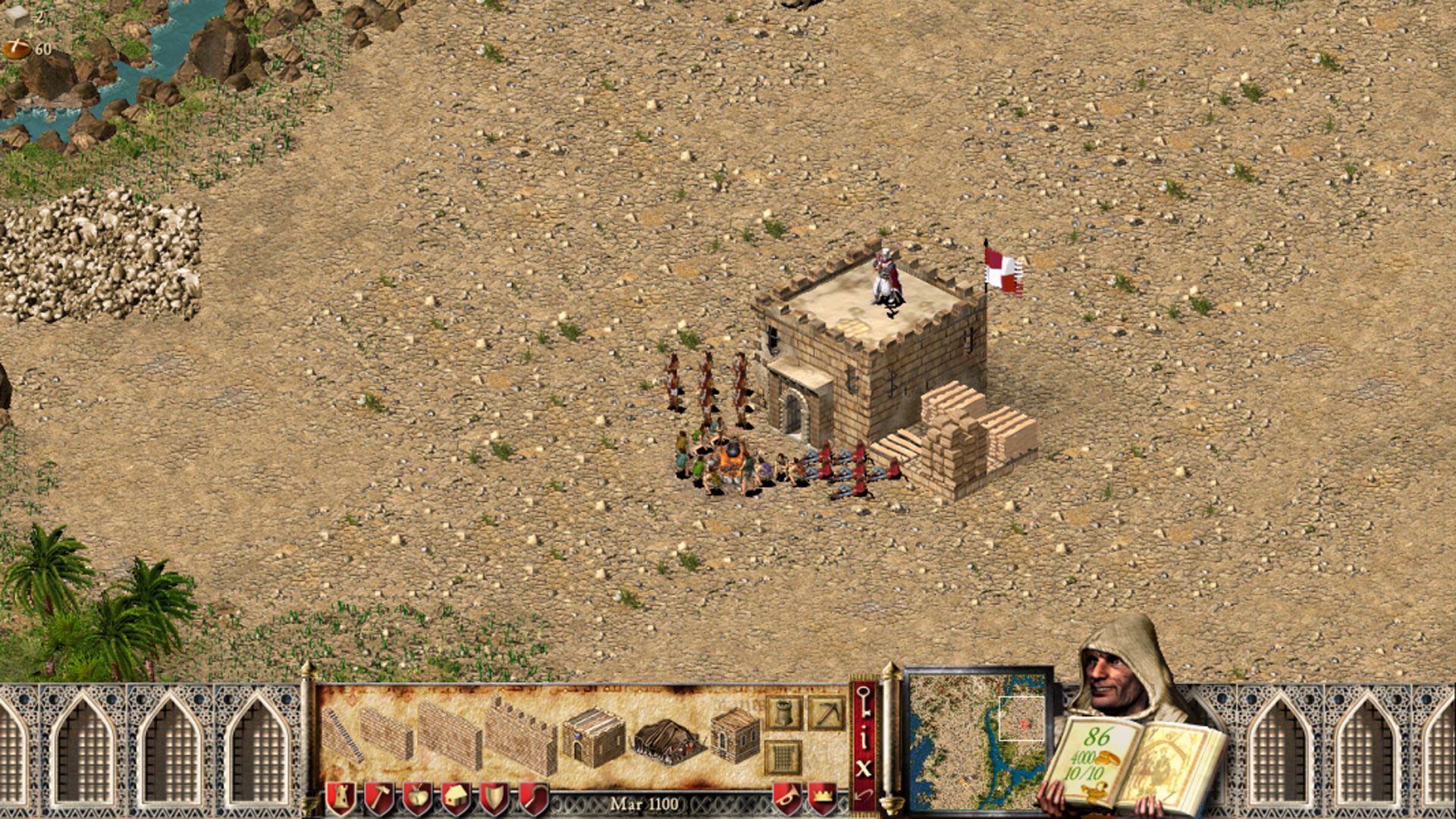1456x819 pixels.
Task: Choose the low stone wall piece
Action: coord(386,733)
